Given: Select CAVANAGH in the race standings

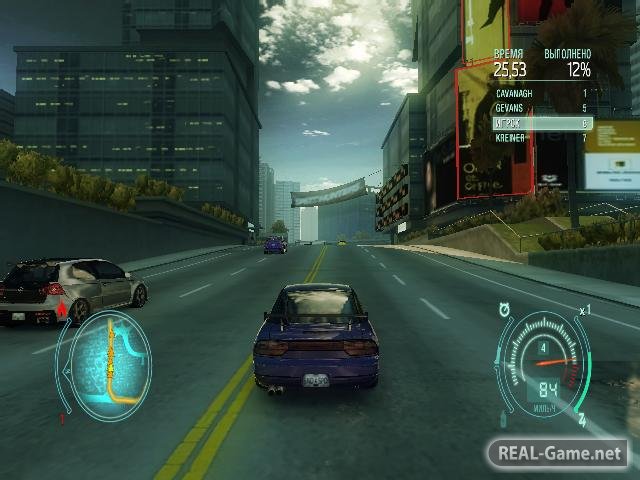Looking at the screenshot, I should coord(541,92).
